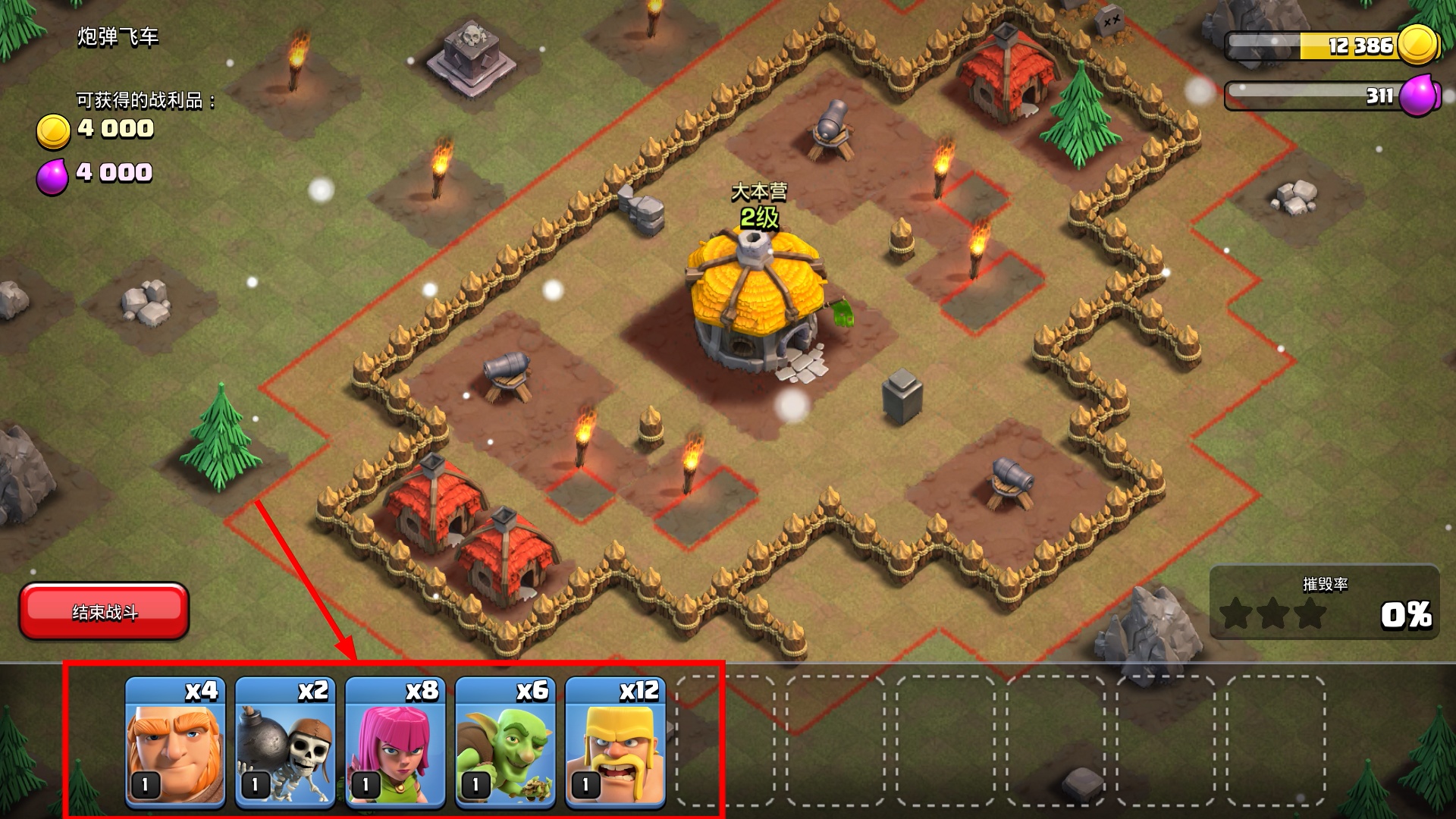Screen dimensions: 1456x819
Task: Choose the Wall Breaker troop card
Action: pyautogui.click(x=285, y=741)
